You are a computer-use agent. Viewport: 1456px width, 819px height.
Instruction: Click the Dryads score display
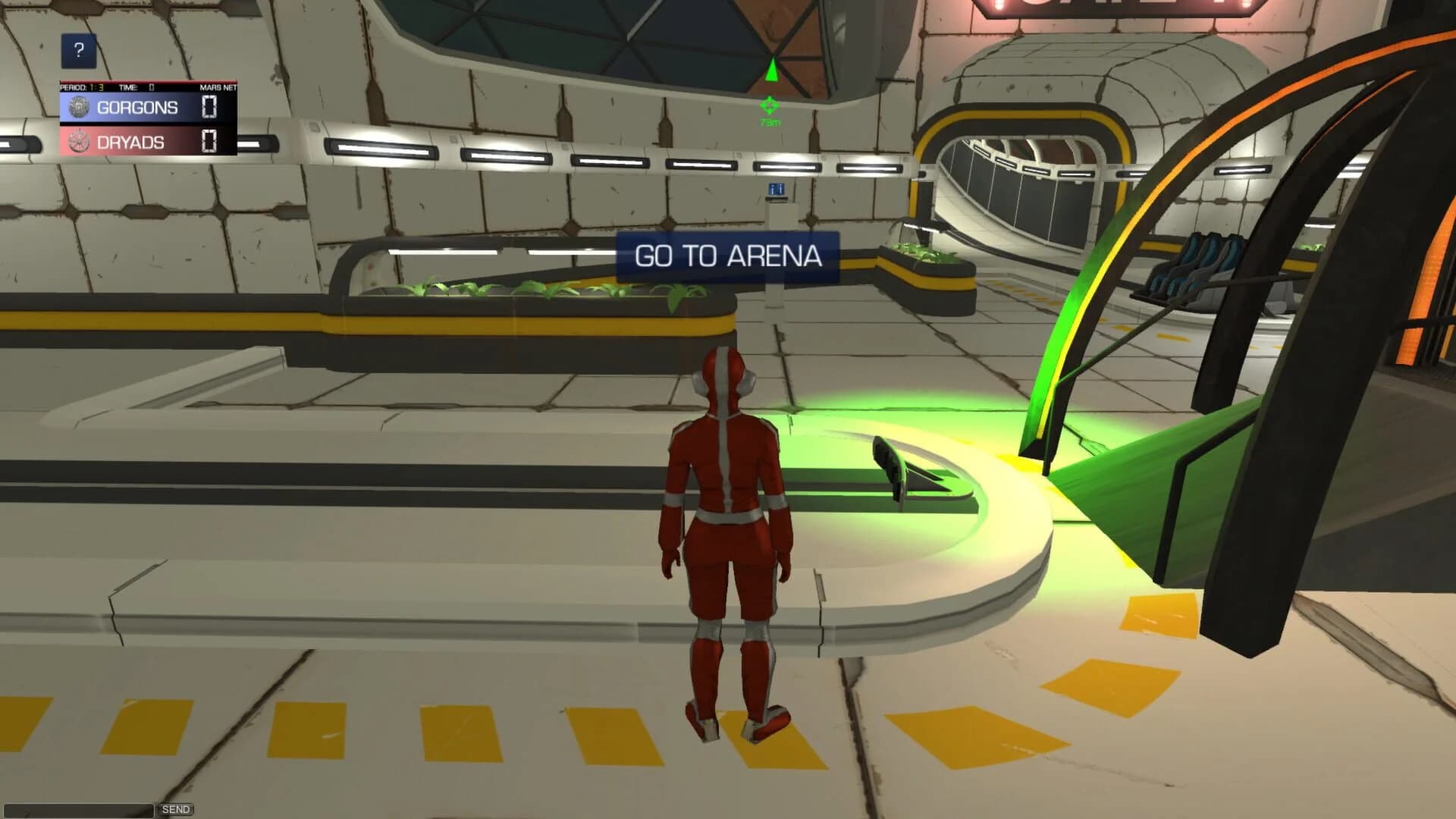(209, 140)
